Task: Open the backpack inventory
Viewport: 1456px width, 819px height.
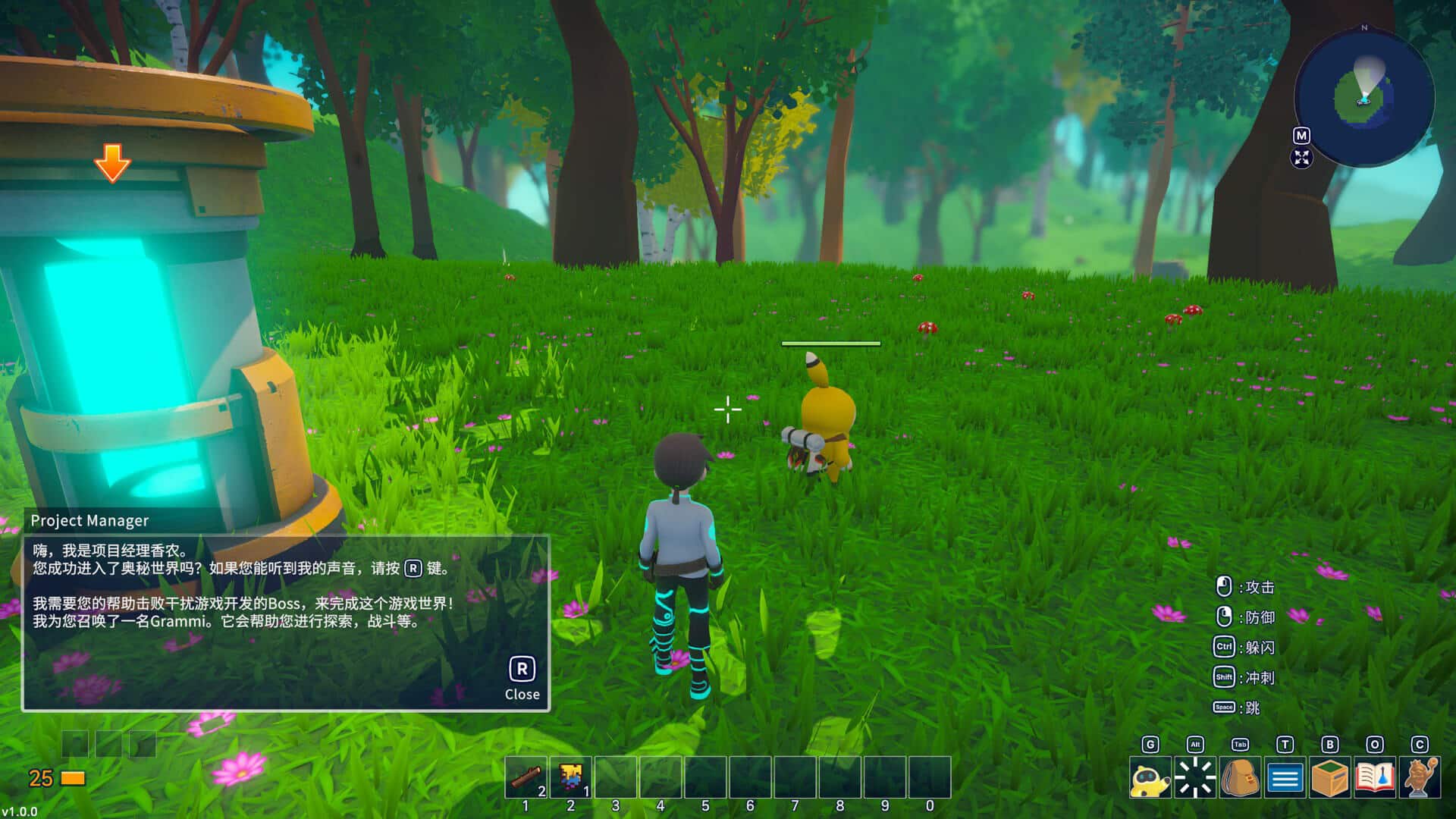Action: pyautogui.click(x=1240, y=778)
